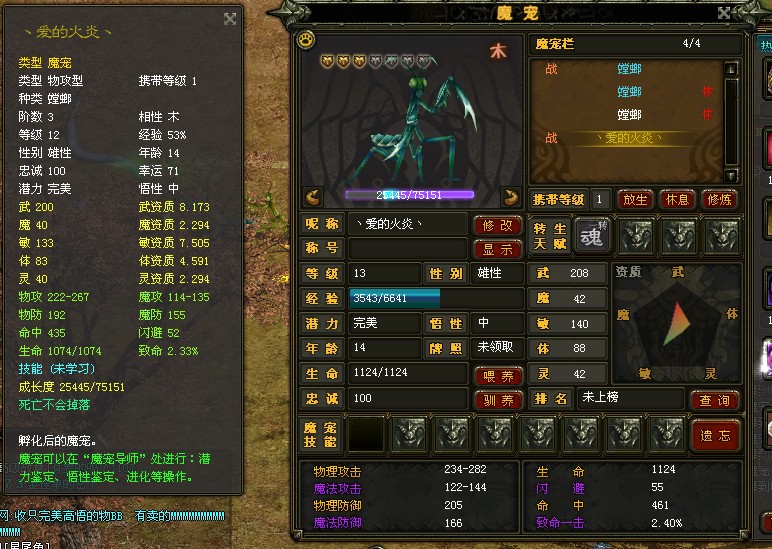Click the 显示 title display button
Screen dimensions: 772x549
[497, 249]
